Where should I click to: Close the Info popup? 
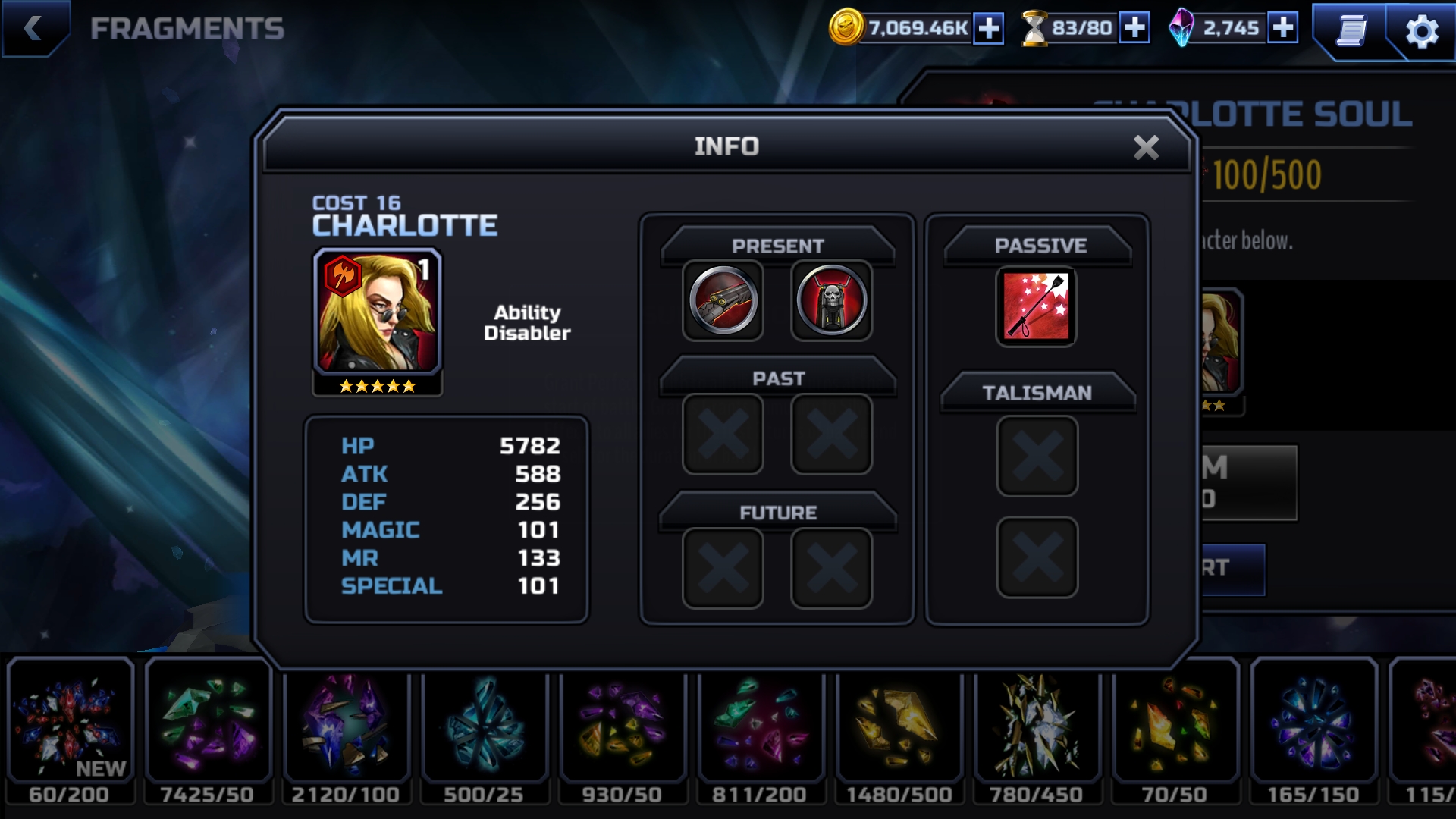coord(1146,147)
